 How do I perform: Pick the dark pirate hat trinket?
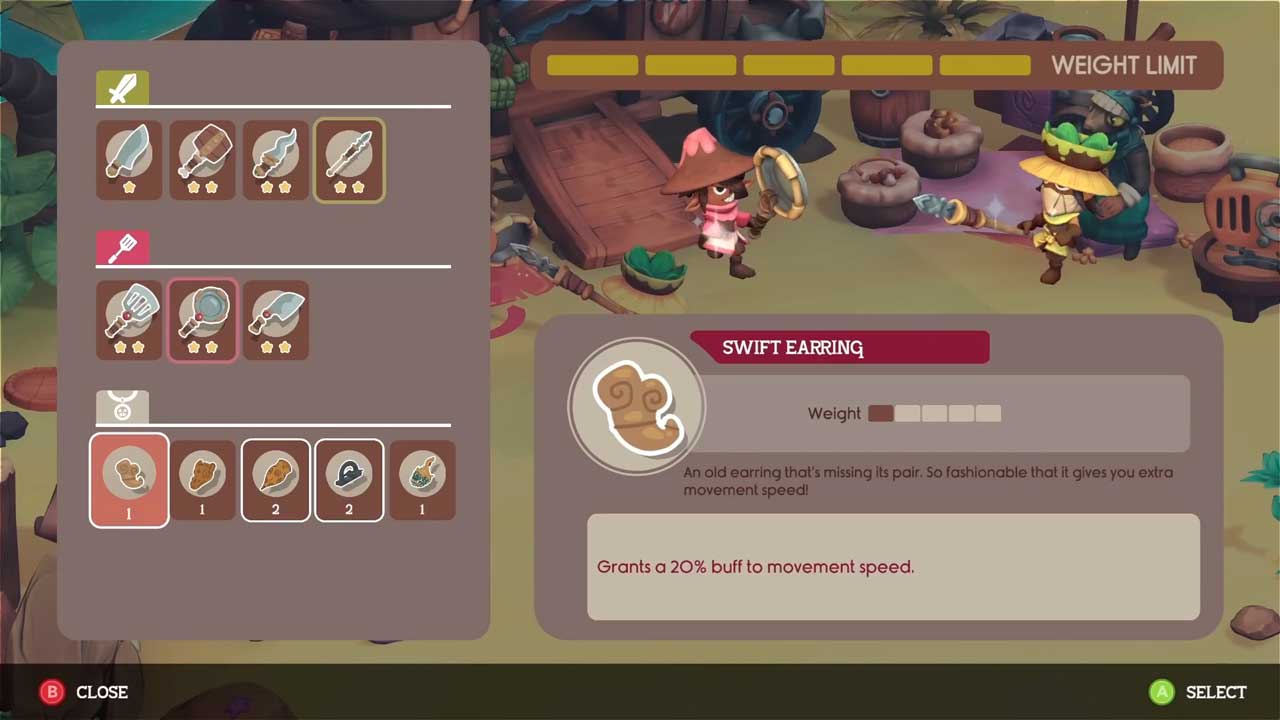349,480
